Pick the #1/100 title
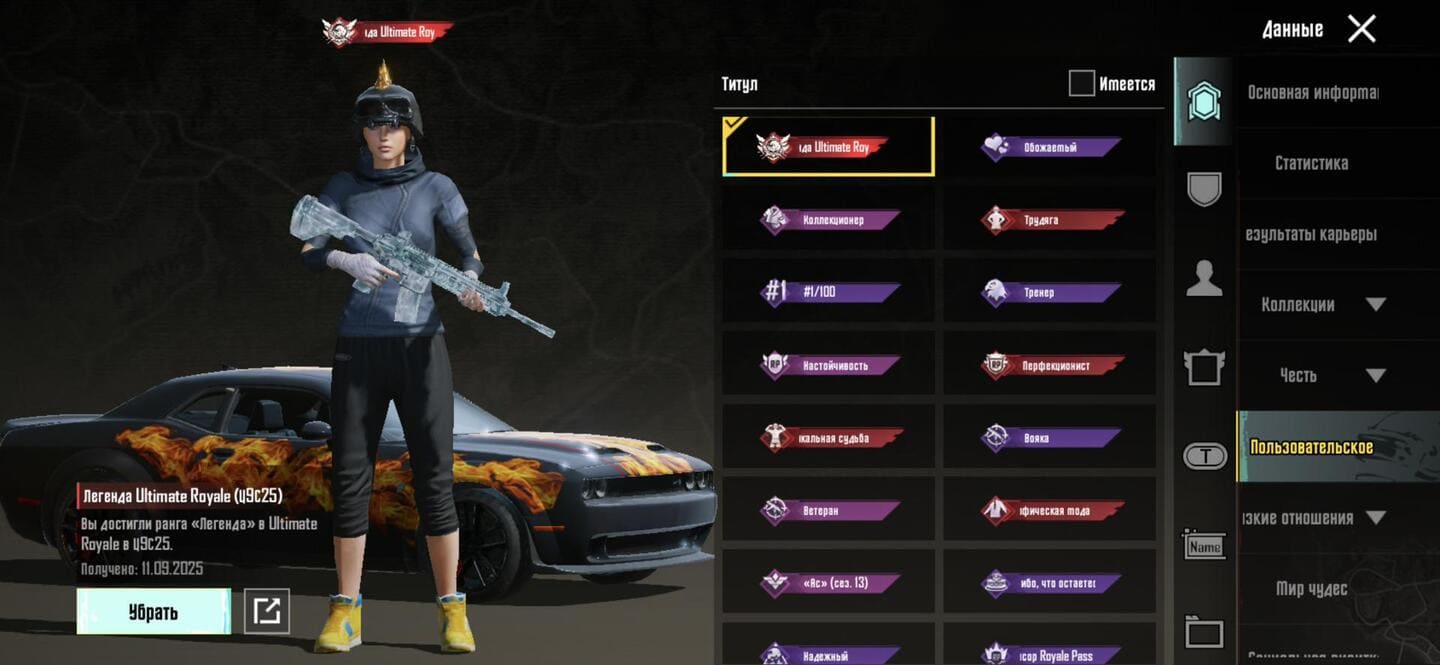This screenshot has width=1440, height=665. click(829, 292)
